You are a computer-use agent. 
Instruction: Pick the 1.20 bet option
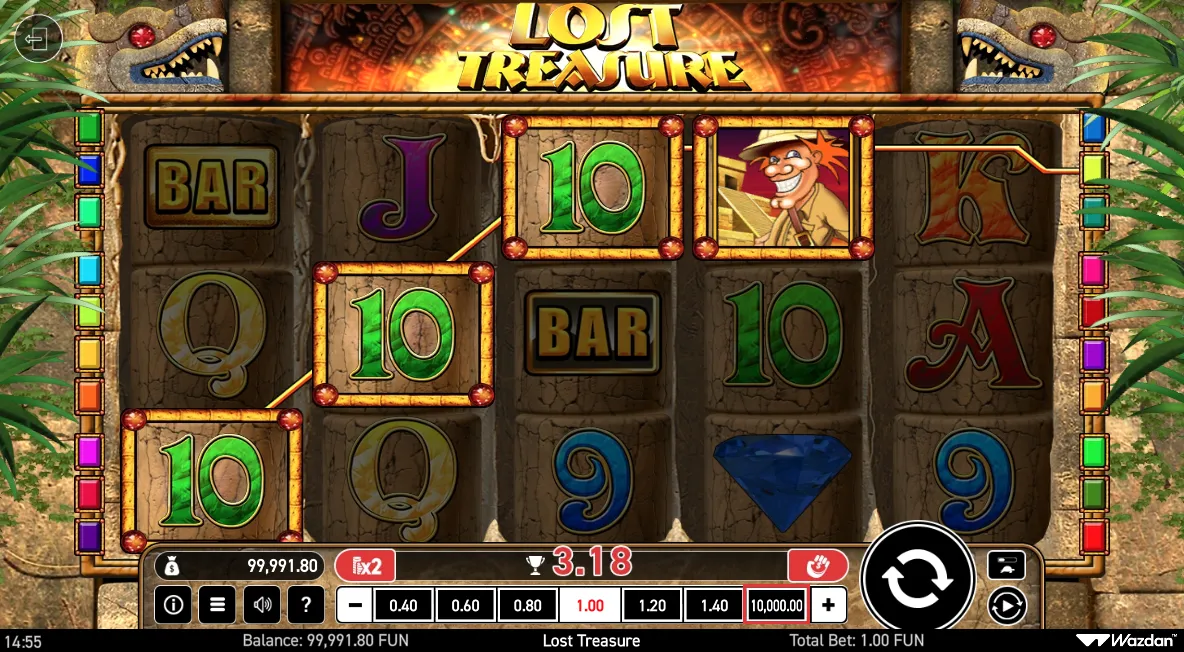point(652,605)
